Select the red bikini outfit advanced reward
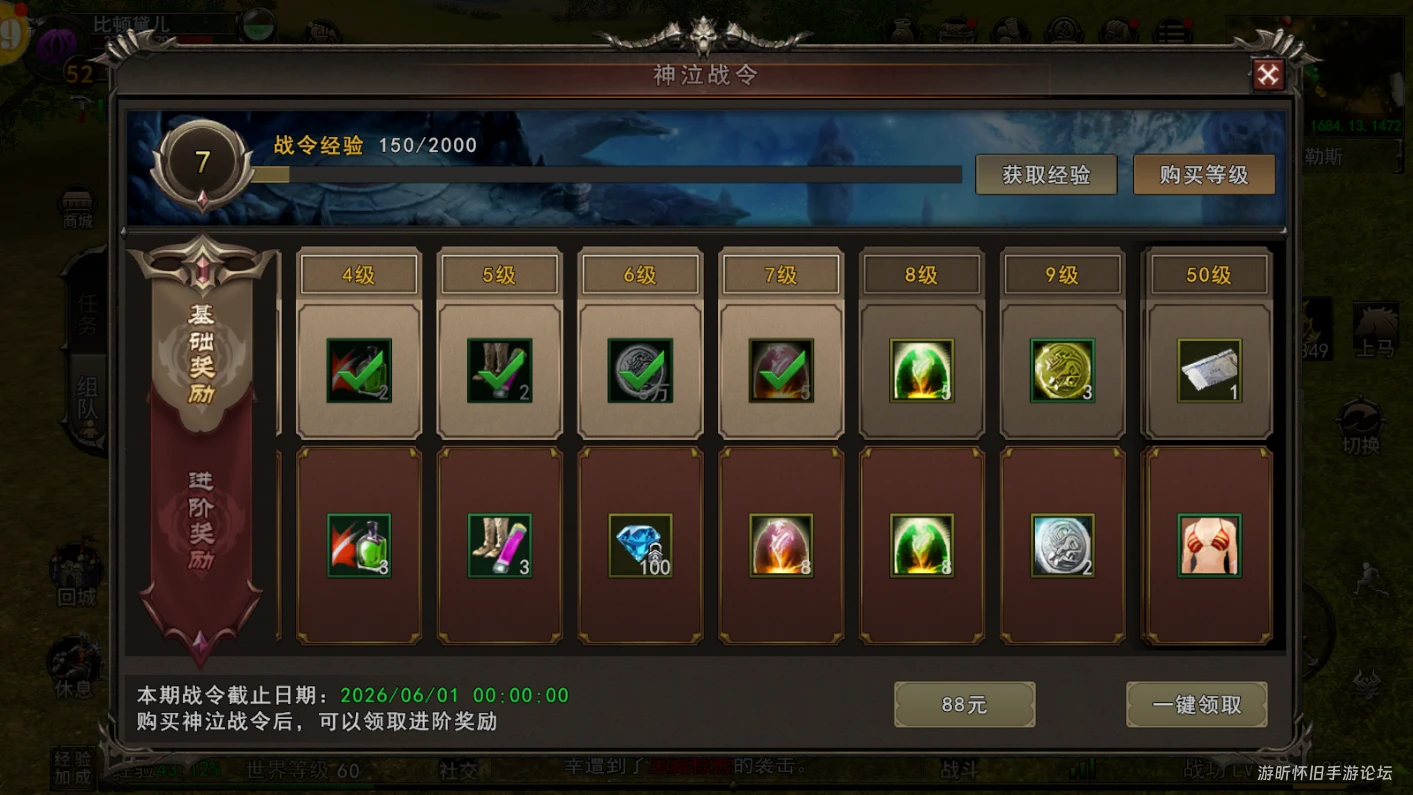1413x795 pixels. tap(1209, 546)
